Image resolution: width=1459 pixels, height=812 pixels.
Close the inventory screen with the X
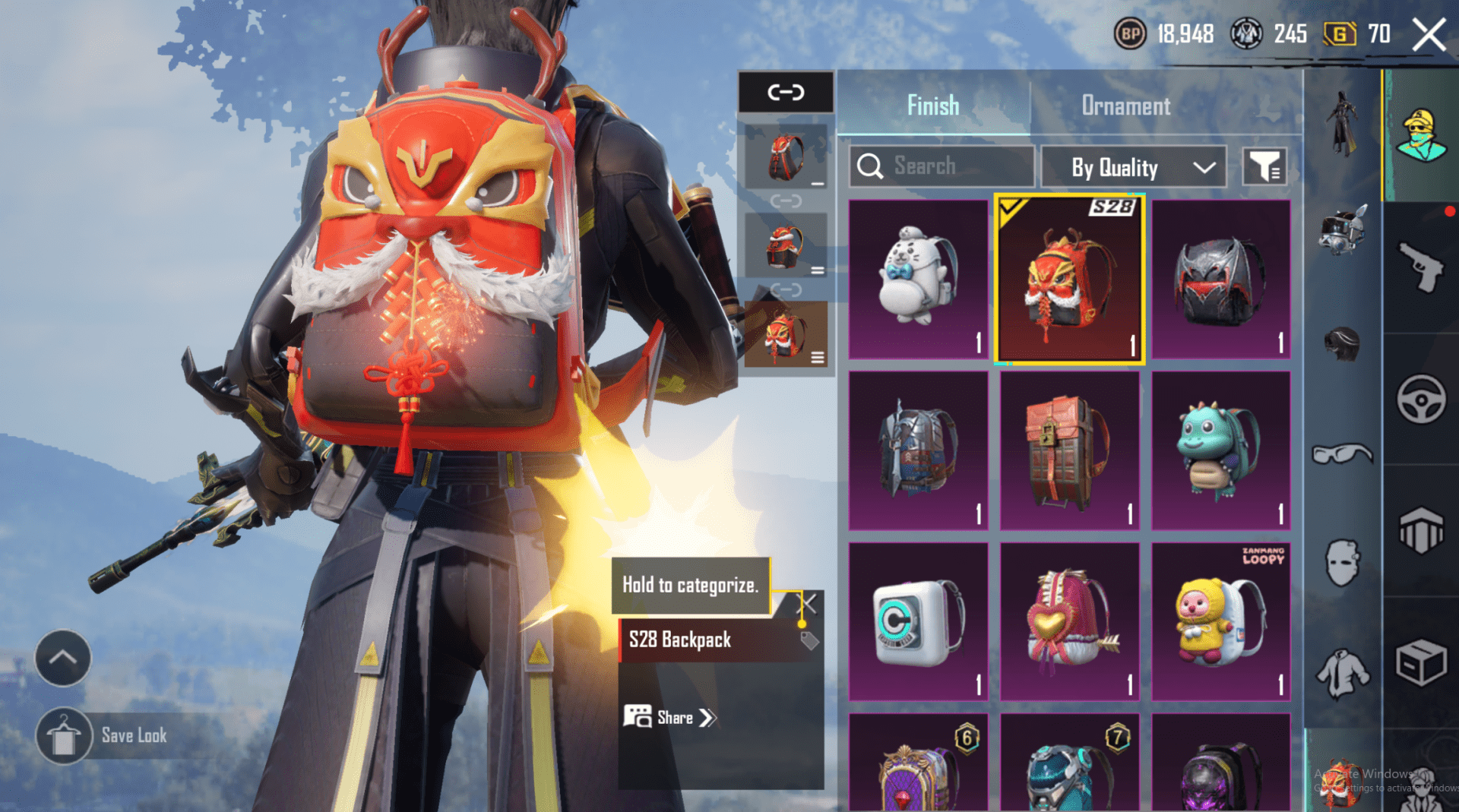(1429, 35)
